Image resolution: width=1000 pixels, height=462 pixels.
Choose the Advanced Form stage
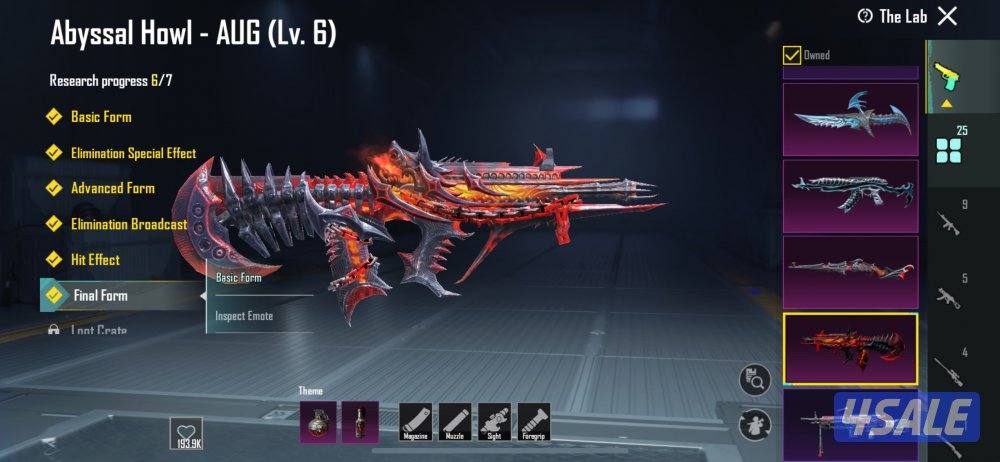coord(112,188)
